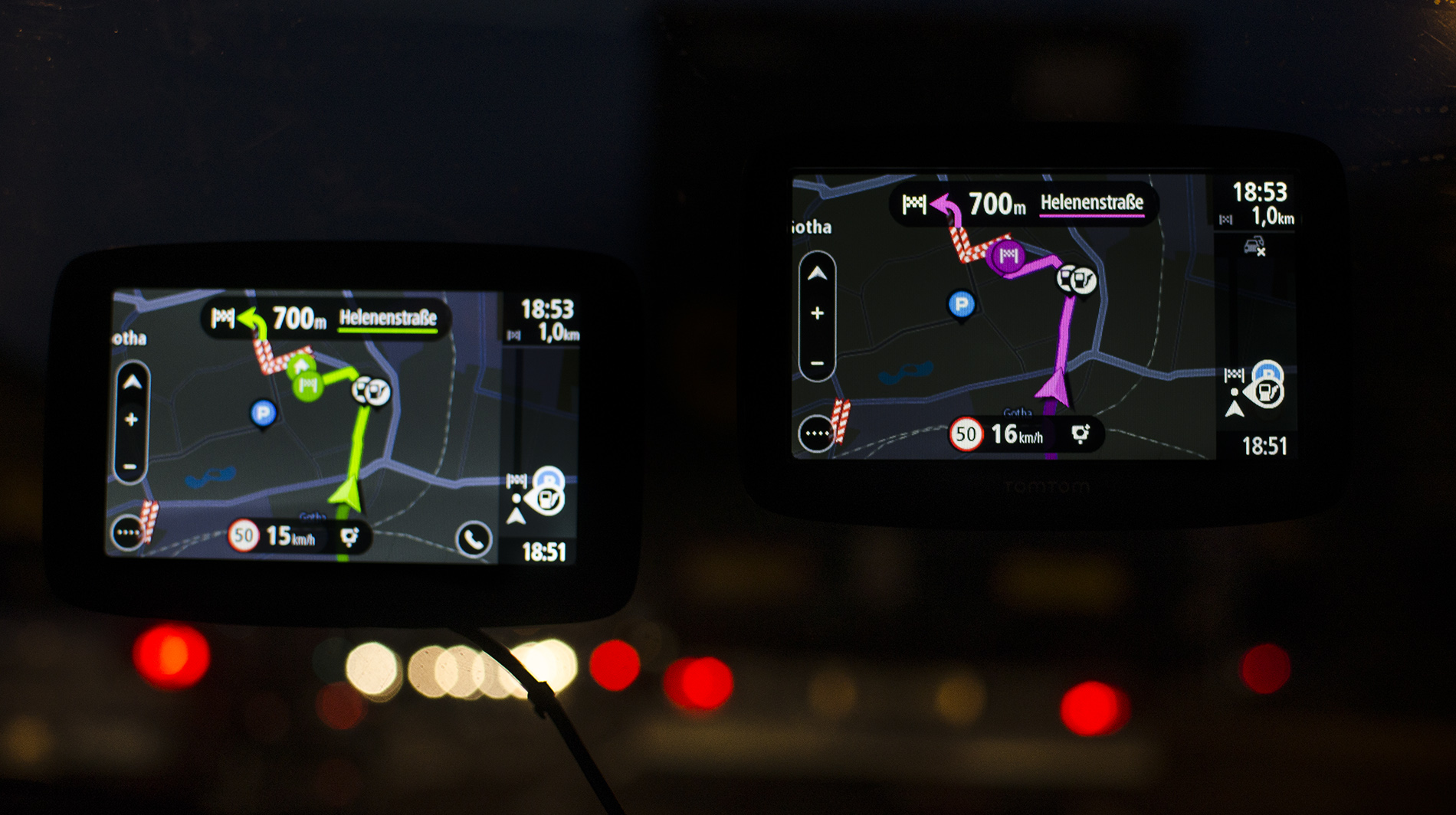Toggle the view arrow on the green-route device
Viewport: 1456px width, 815px height.
click(132, 382)
